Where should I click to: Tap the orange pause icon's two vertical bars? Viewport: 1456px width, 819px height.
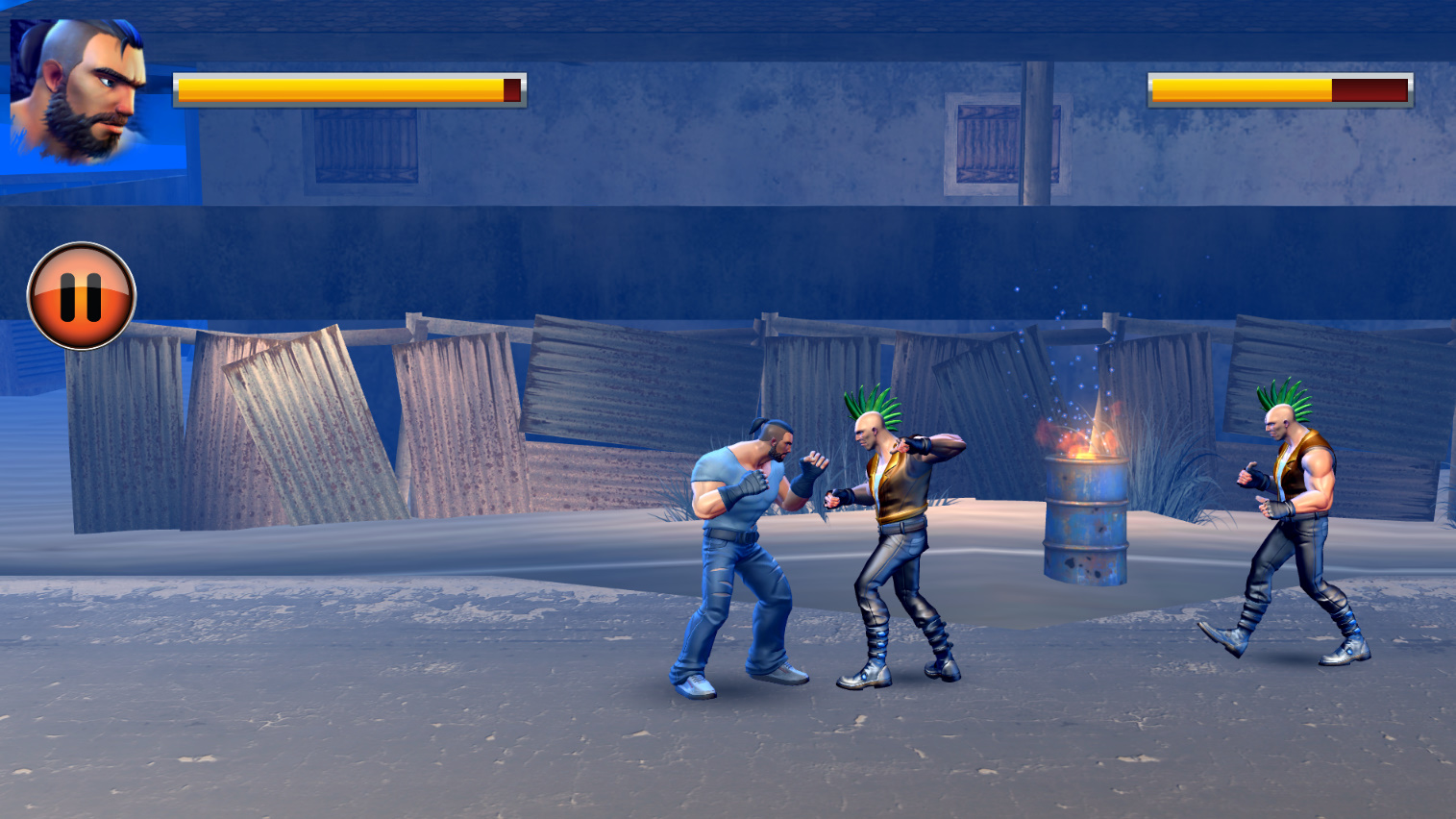pos(82,295)
